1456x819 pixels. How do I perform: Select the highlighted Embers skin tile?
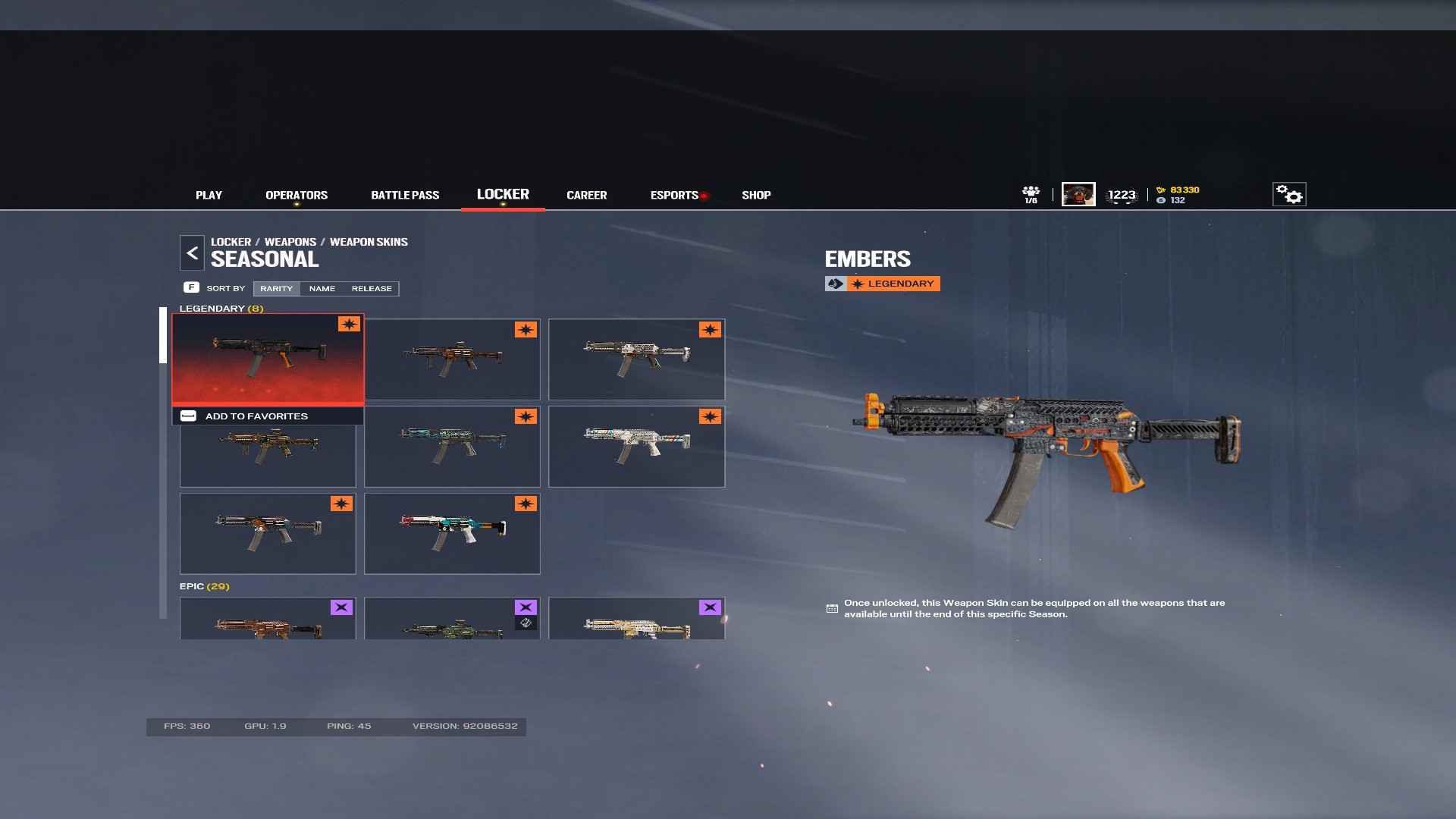268,358
